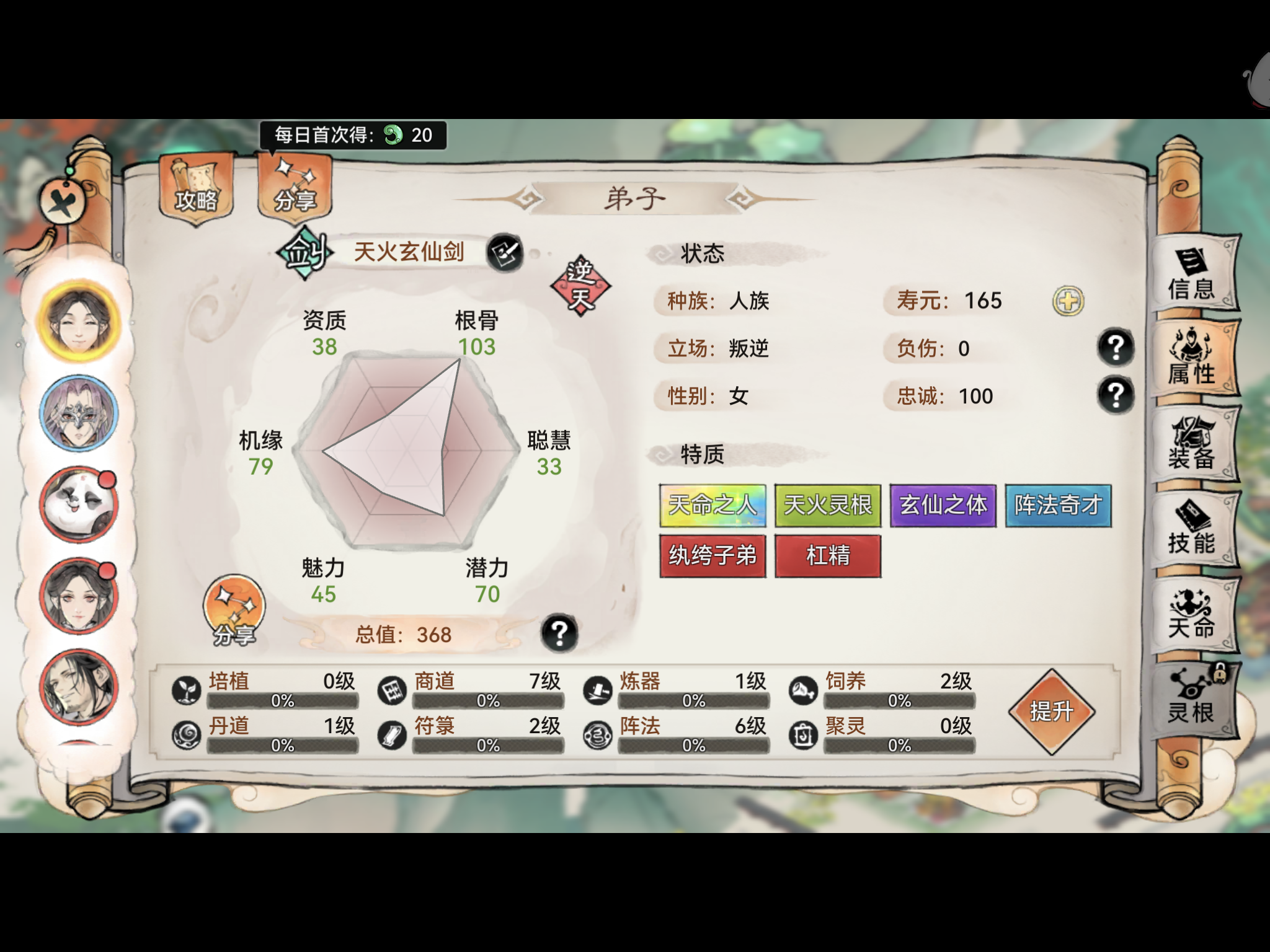Select the 装备 (Equipment) sidebar icon

tap(1192, 444)
